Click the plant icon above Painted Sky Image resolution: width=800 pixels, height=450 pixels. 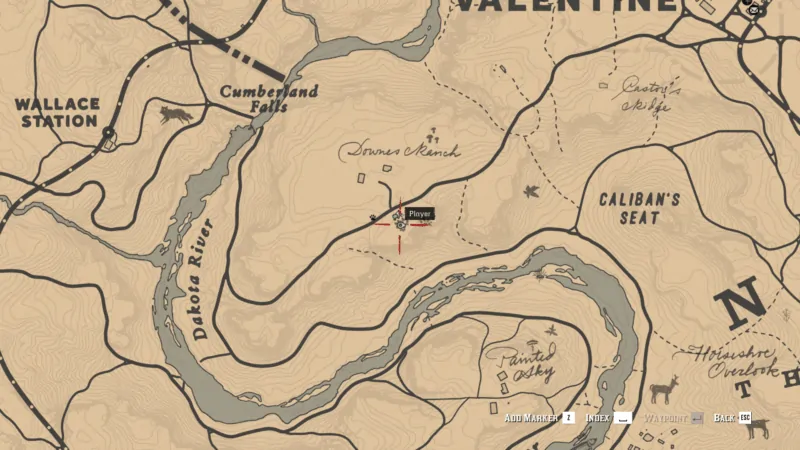(x=549, y=330)
